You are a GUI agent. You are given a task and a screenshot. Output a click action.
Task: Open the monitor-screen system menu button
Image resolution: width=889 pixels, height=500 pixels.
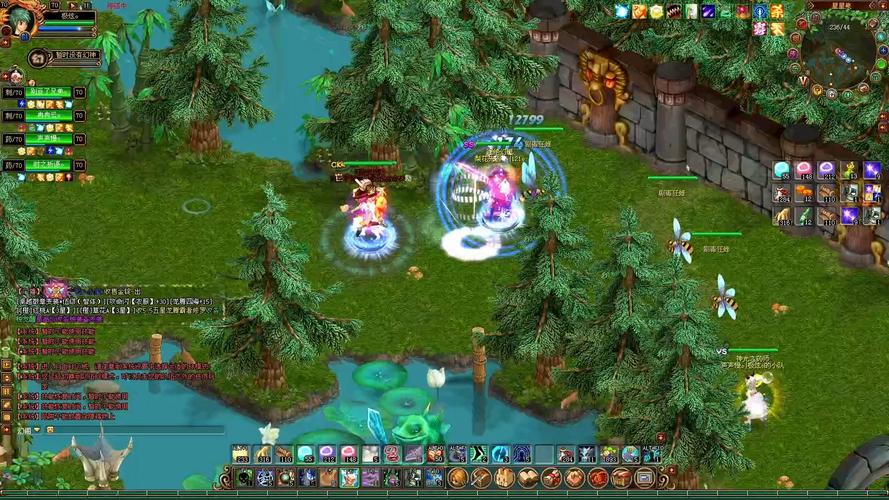pos(644,478)
